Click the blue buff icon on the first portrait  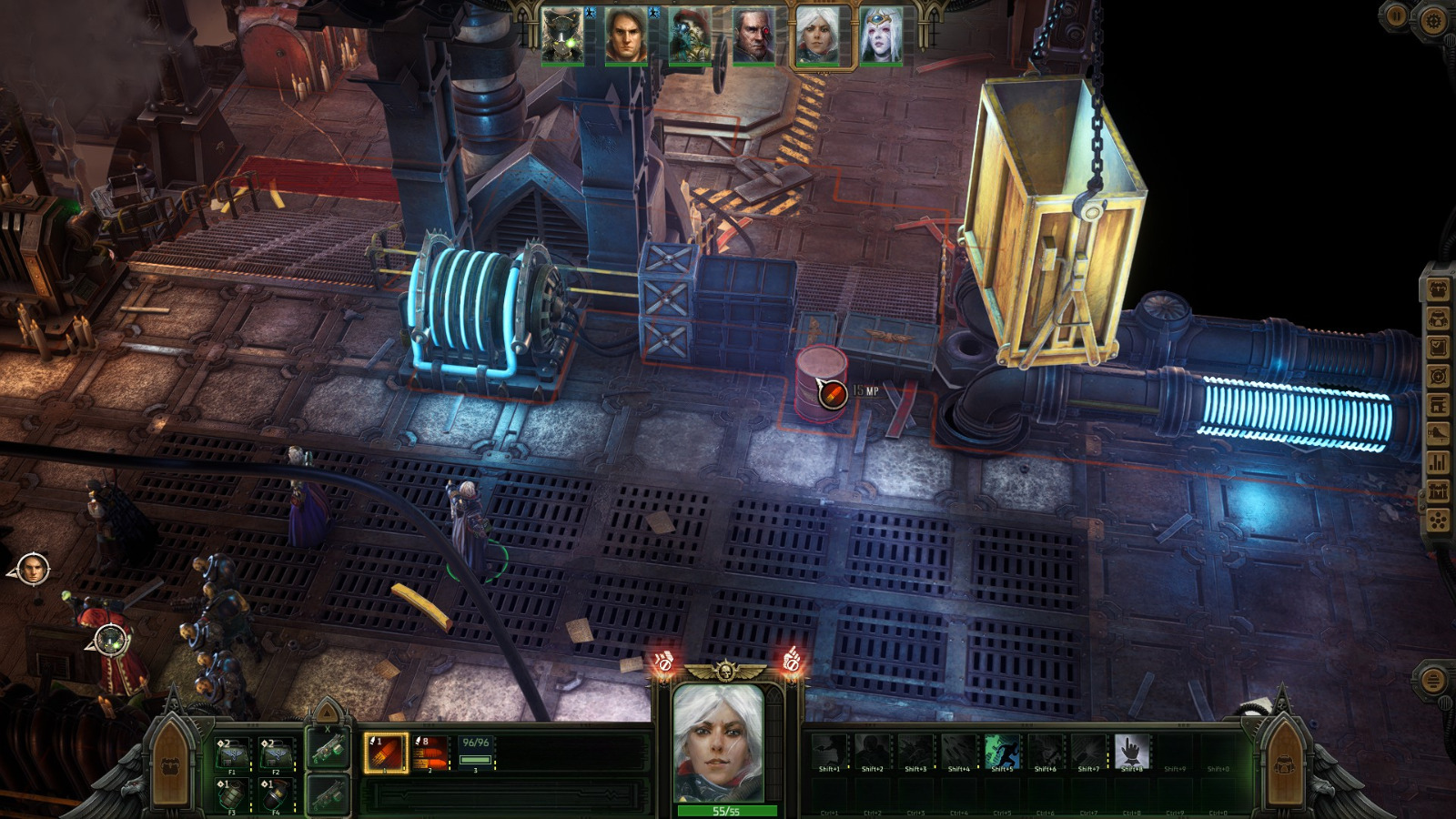pos(589,14)
